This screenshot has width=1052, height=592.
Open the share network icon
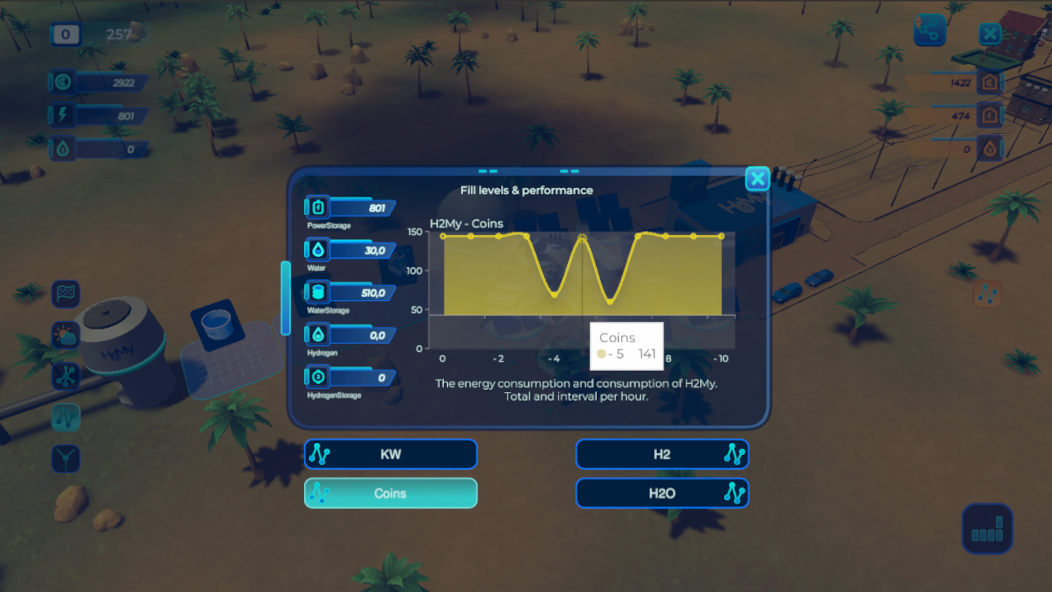[x=930, y=32]
